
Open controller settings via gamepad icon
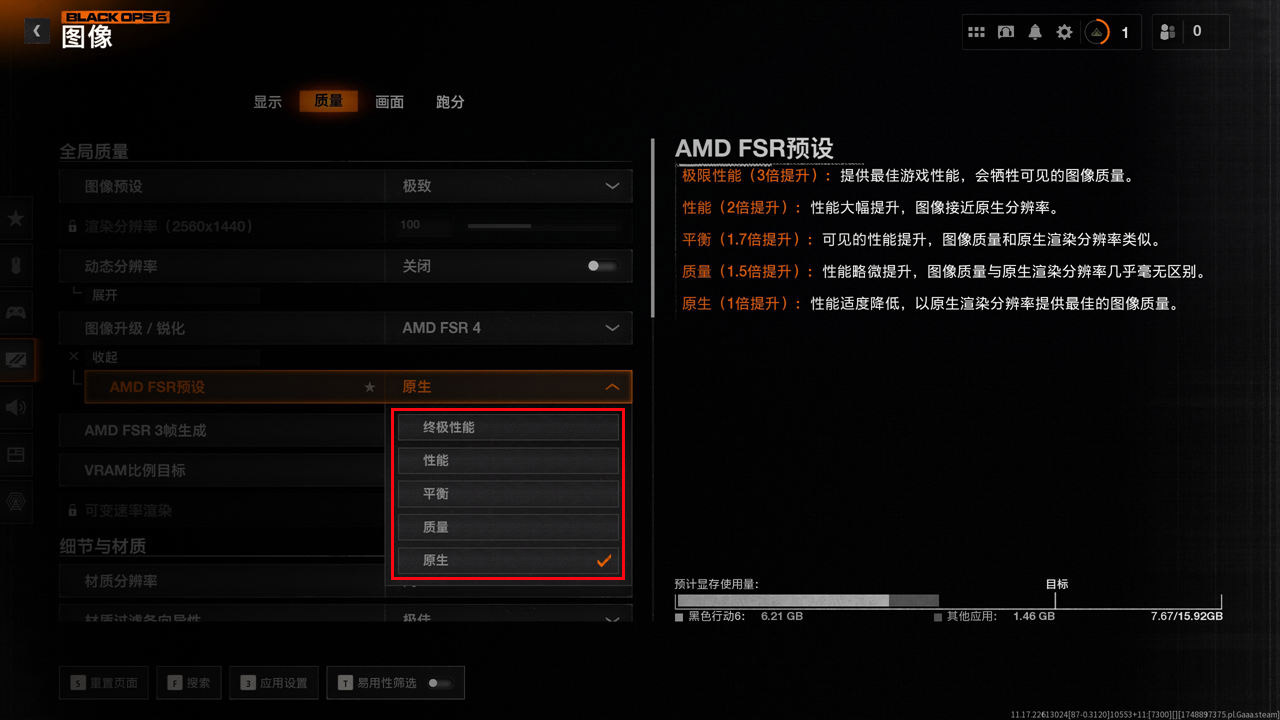(x=17, y=312)
